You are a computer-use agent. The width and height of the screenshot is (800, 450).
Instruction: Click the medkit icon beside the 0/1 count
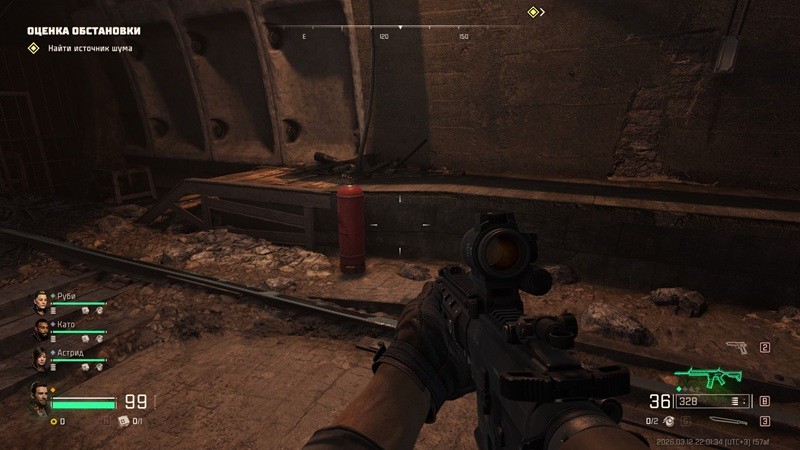[x=125, y=422]
